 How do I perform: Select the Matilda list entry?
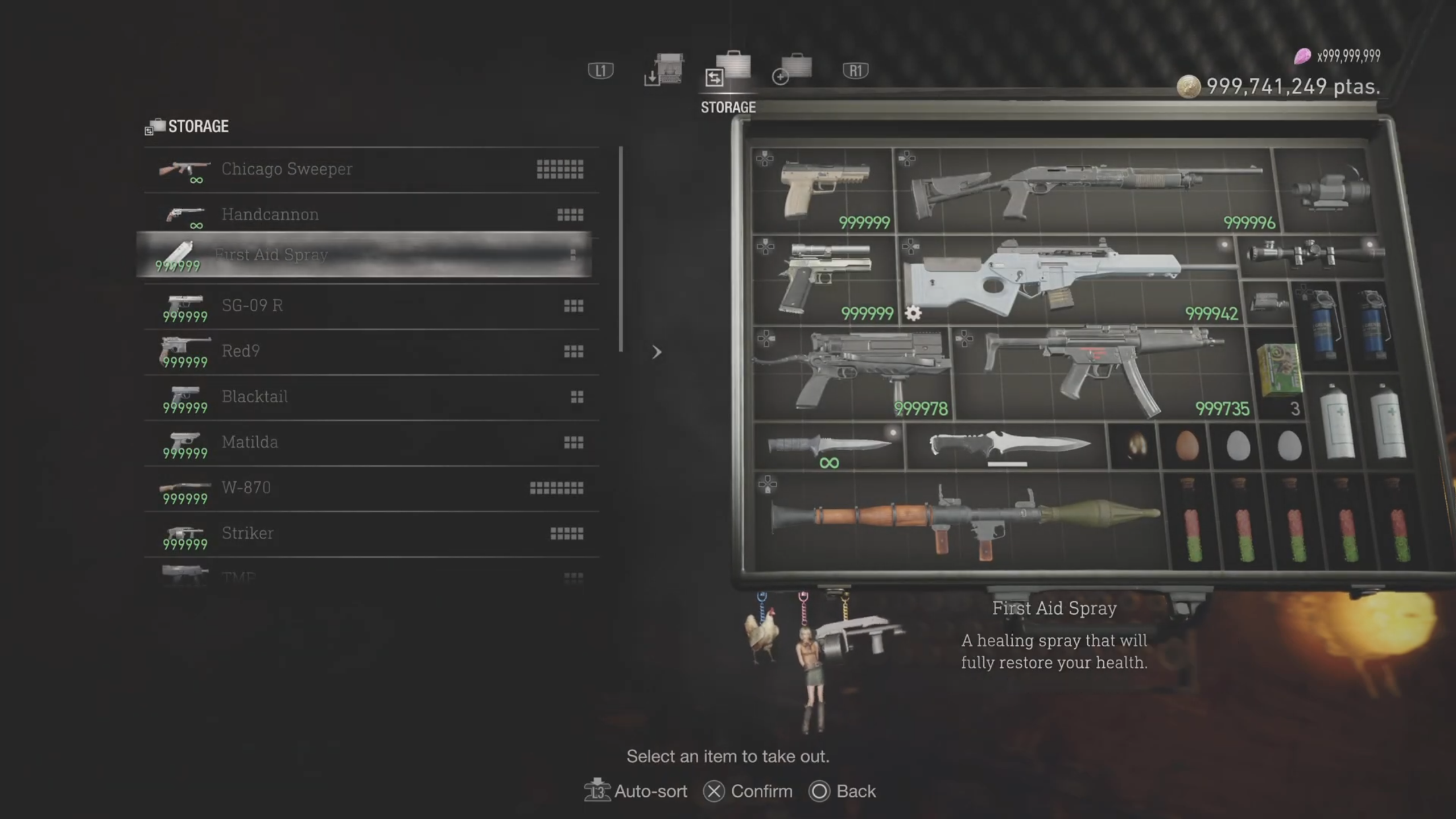371,442
